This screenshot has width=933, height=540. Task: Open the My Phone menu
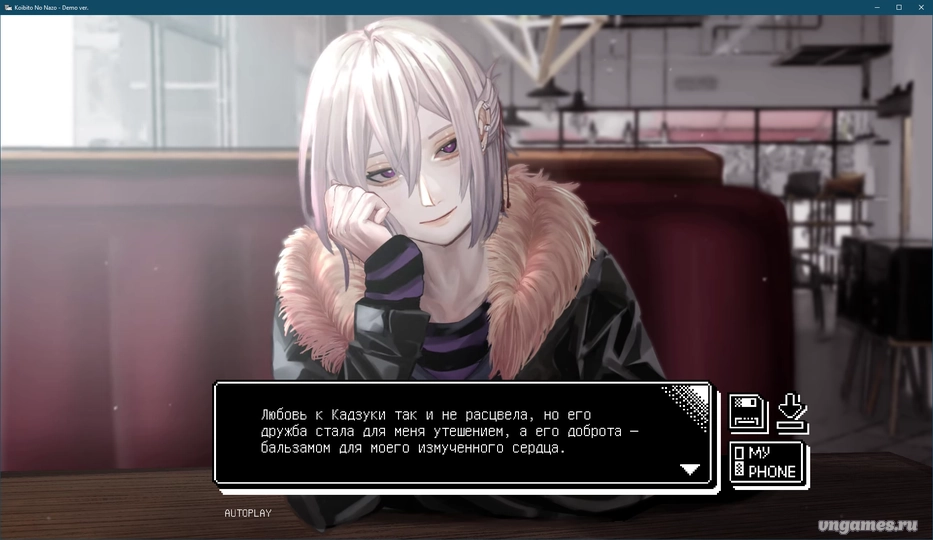tap(768, 463)
